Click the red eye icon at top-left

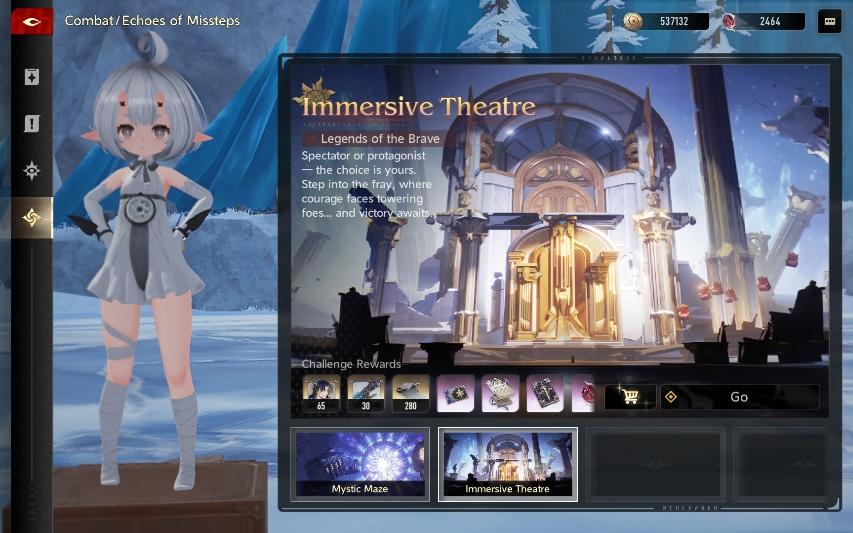pos(31,21)
